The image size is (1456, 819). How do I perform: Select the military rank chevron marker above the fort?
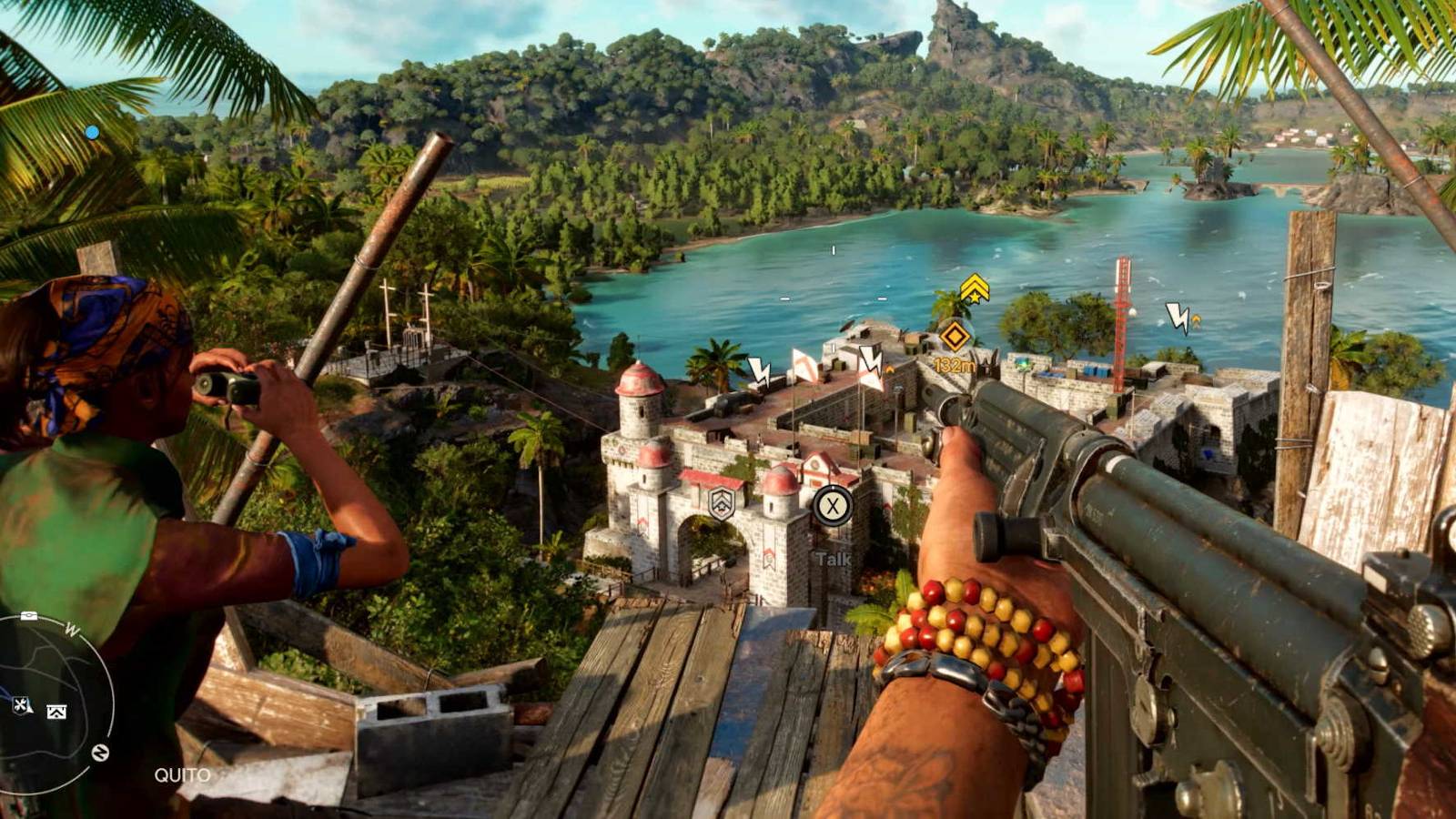(x=975, y=289)
